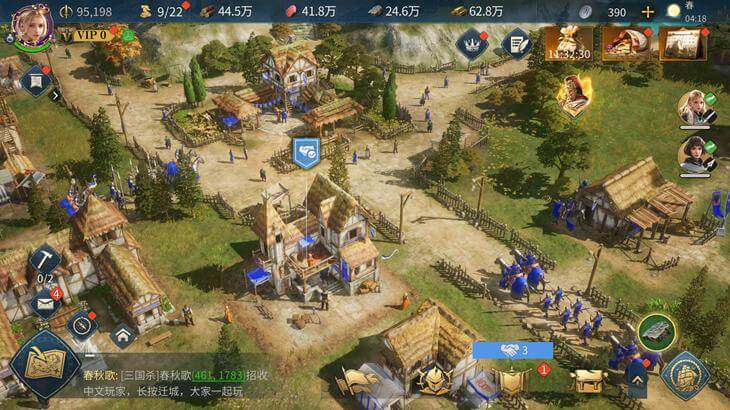Select the dark-haired hero portrait
730x410 pixels.
694,154
